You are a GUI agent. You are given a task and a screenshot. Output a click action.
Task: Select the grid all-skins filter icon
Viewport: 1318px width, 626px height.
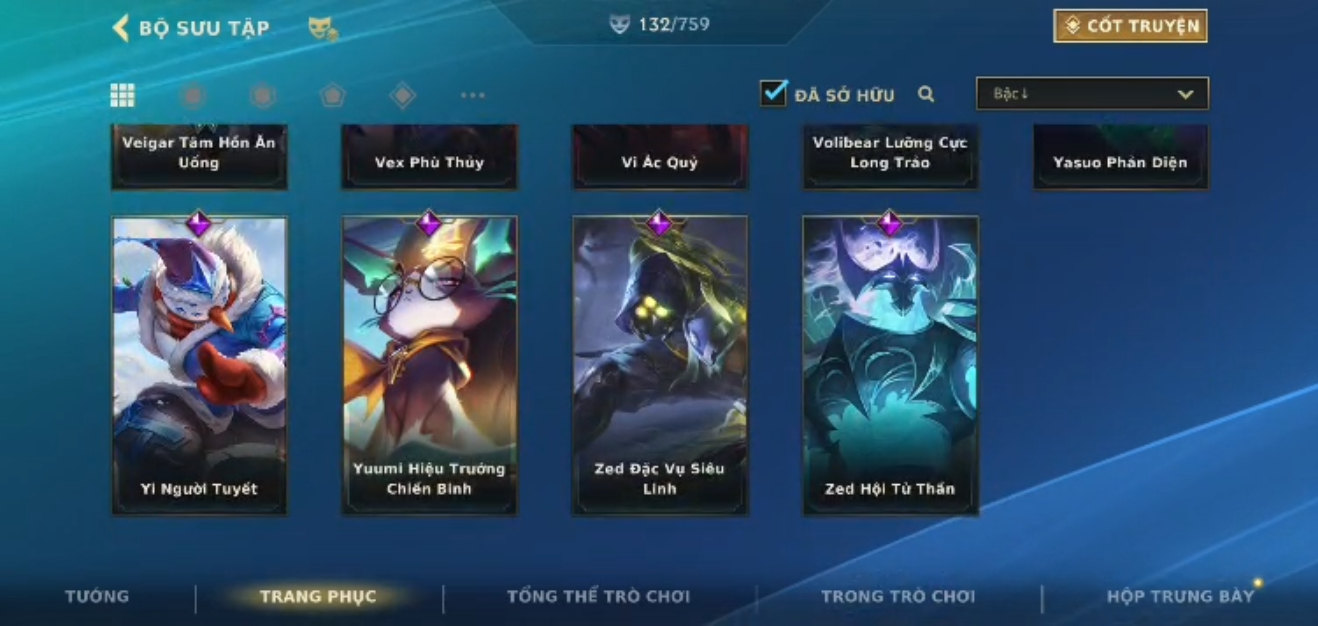coord(122,95)
